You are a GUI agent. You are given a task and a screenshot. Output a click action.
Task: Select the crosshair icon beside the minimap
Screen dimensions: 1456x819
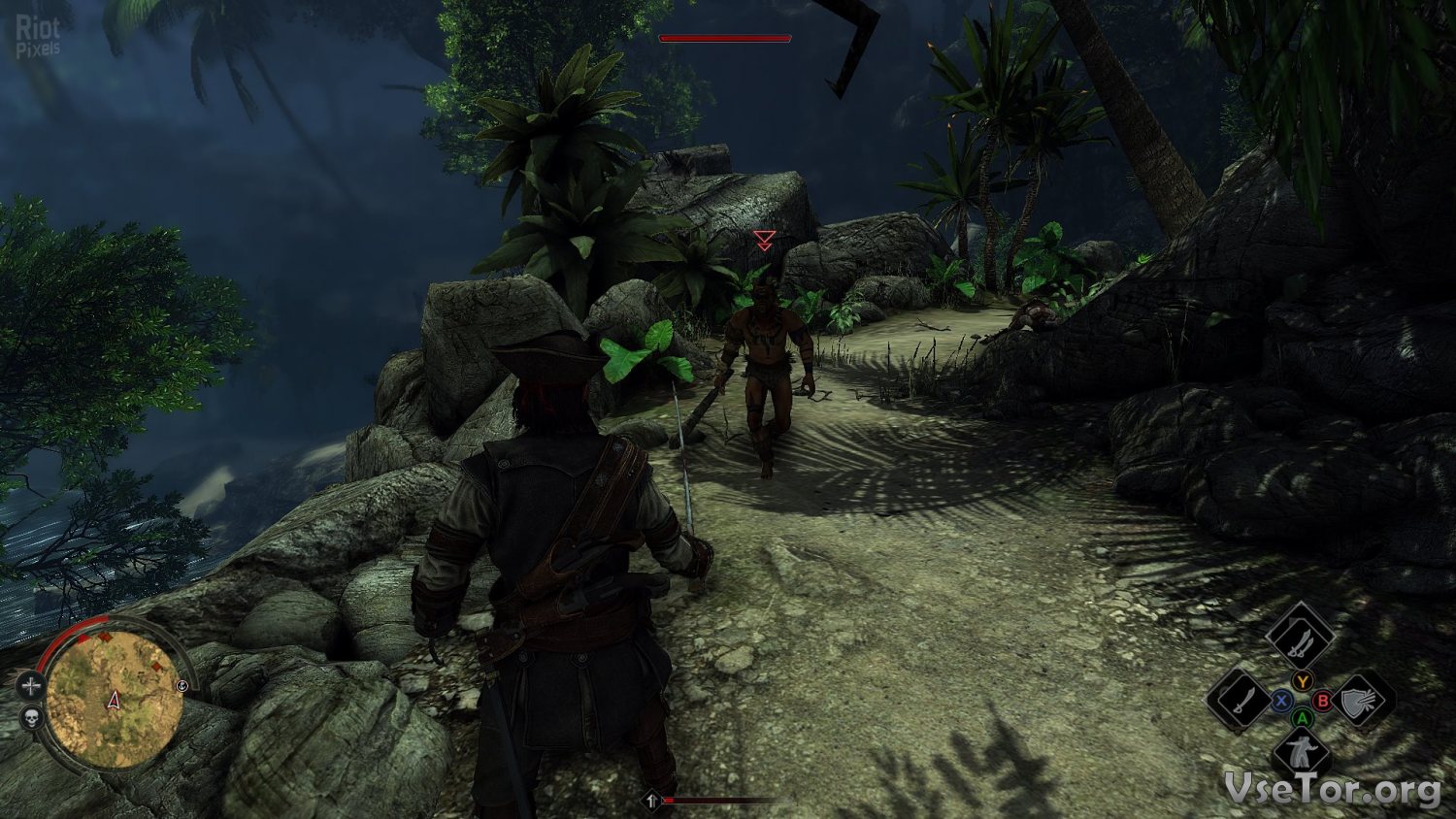click(x=31, y=686)
